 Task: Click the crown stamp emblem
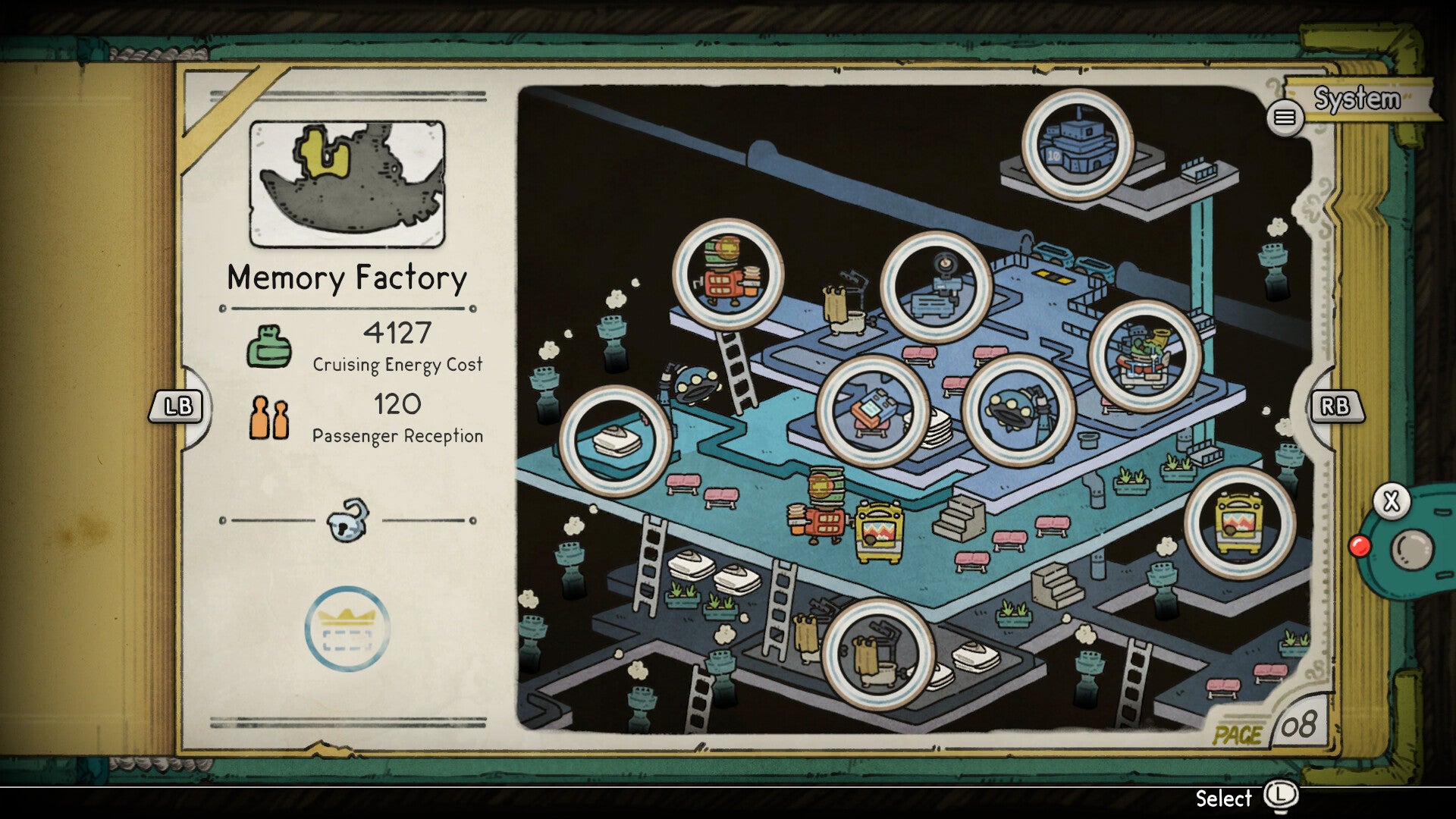(347, 629)
